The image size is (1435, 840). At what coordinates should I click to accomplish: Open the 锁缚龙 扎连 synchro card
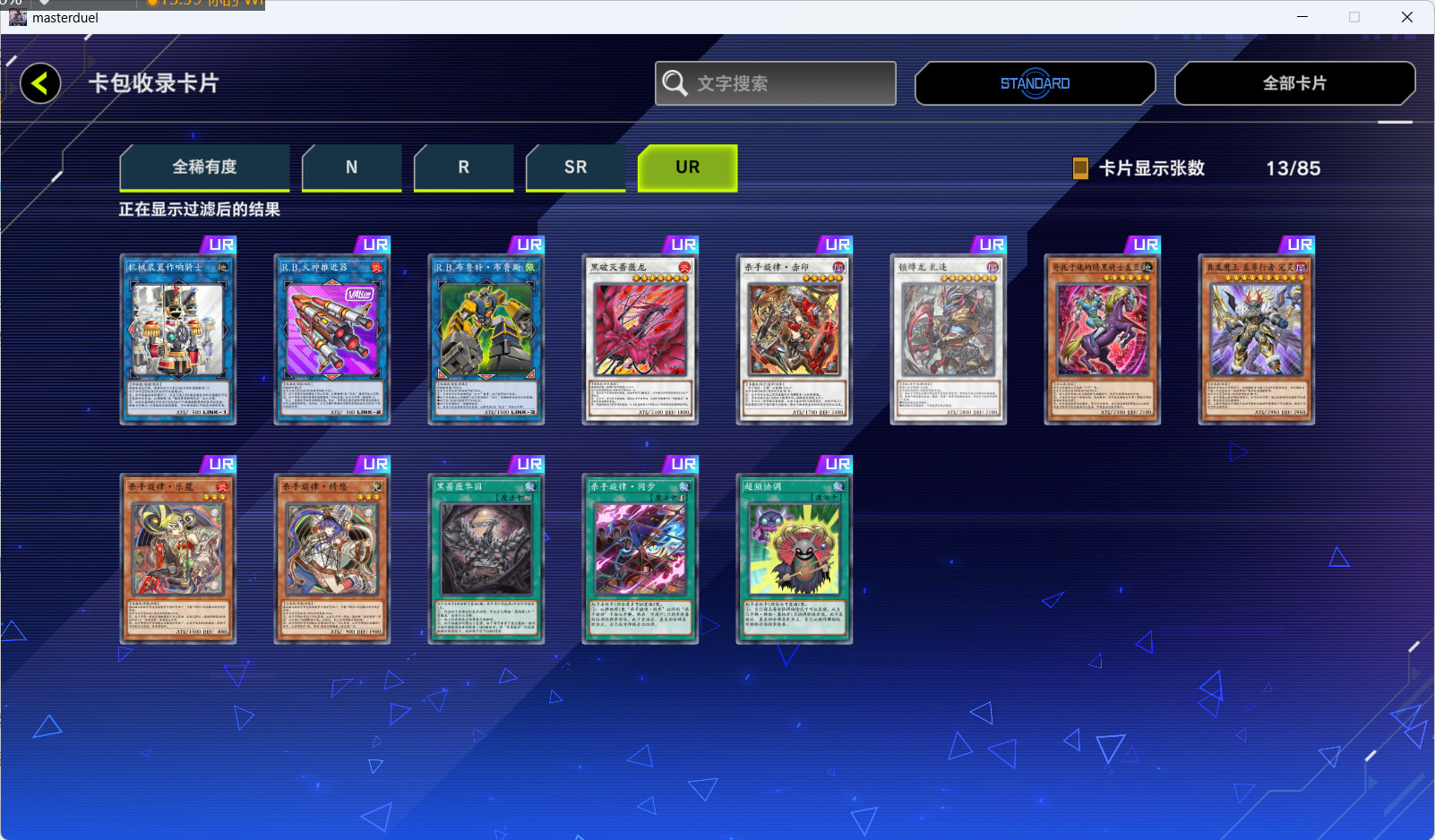point(949,339)
